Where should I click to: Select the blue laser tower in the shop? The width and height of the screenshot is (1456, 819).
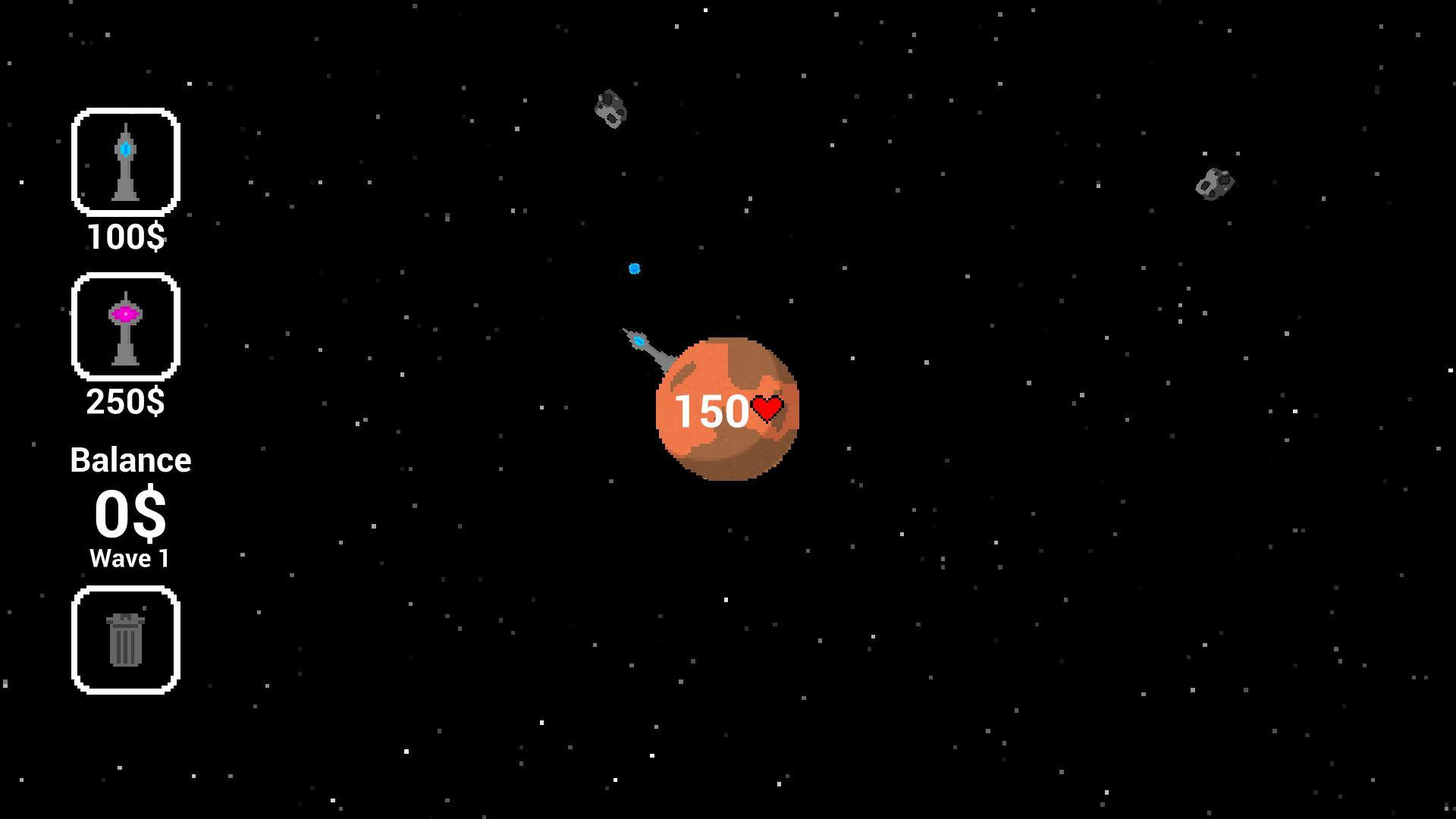pyautogui.click(x=125, y=162)
